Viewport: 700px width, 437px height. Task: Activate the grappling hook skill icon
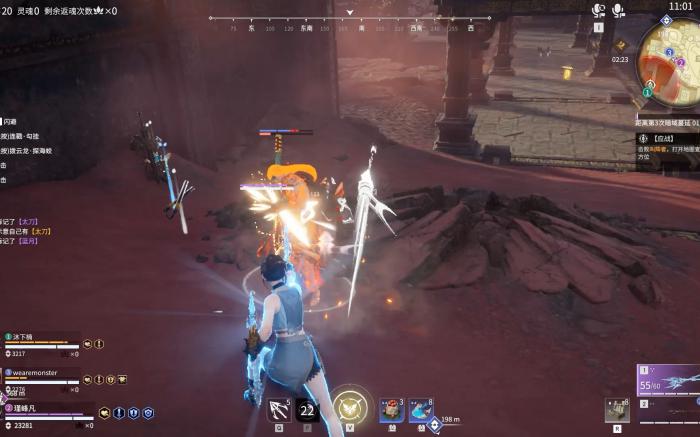(279, 408)
